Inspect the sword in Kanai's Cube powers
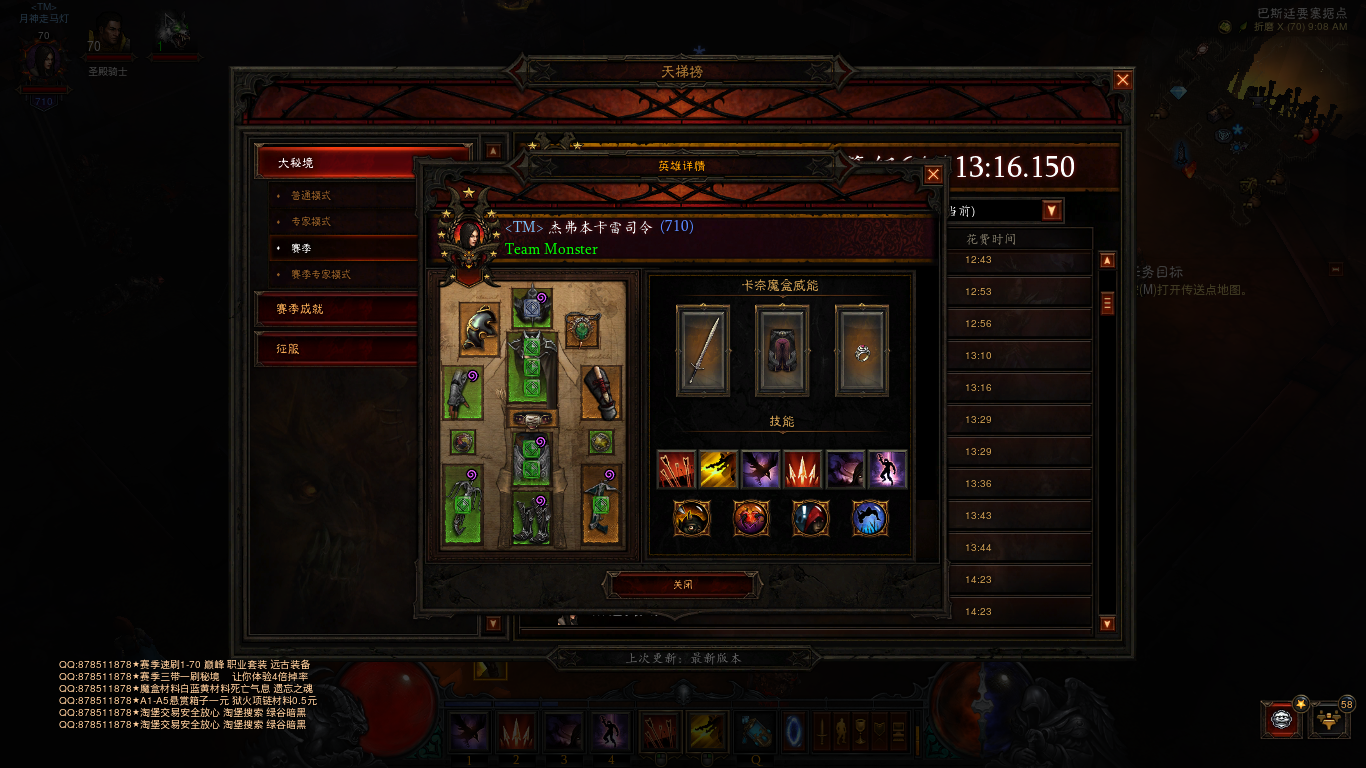 702,351
